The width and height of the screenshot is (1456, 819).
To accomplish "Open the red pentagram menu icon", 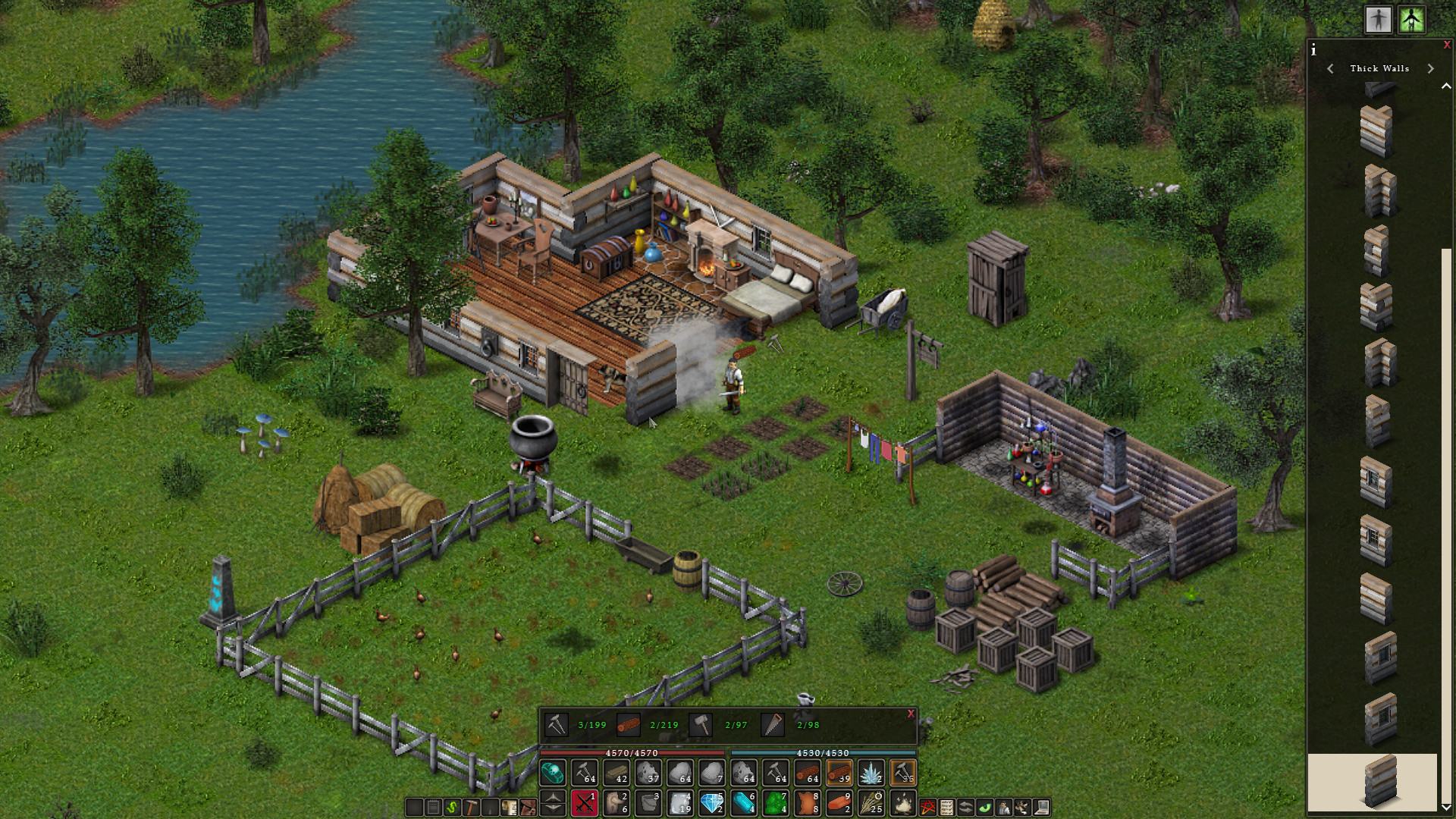I will [927, 807].
